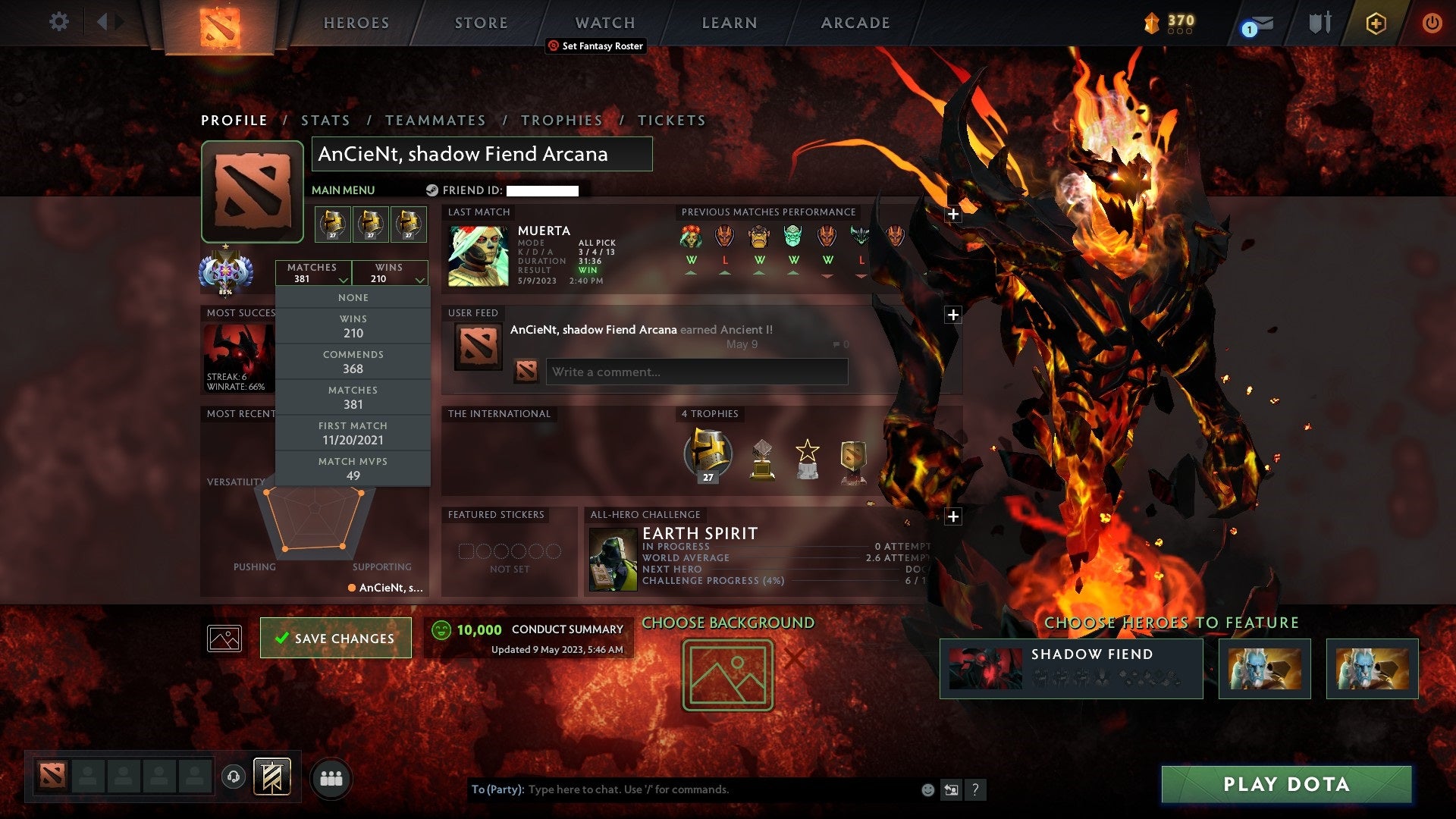Open the settings gear menu
Screen dimensions: 1456x819
(58, 22)
